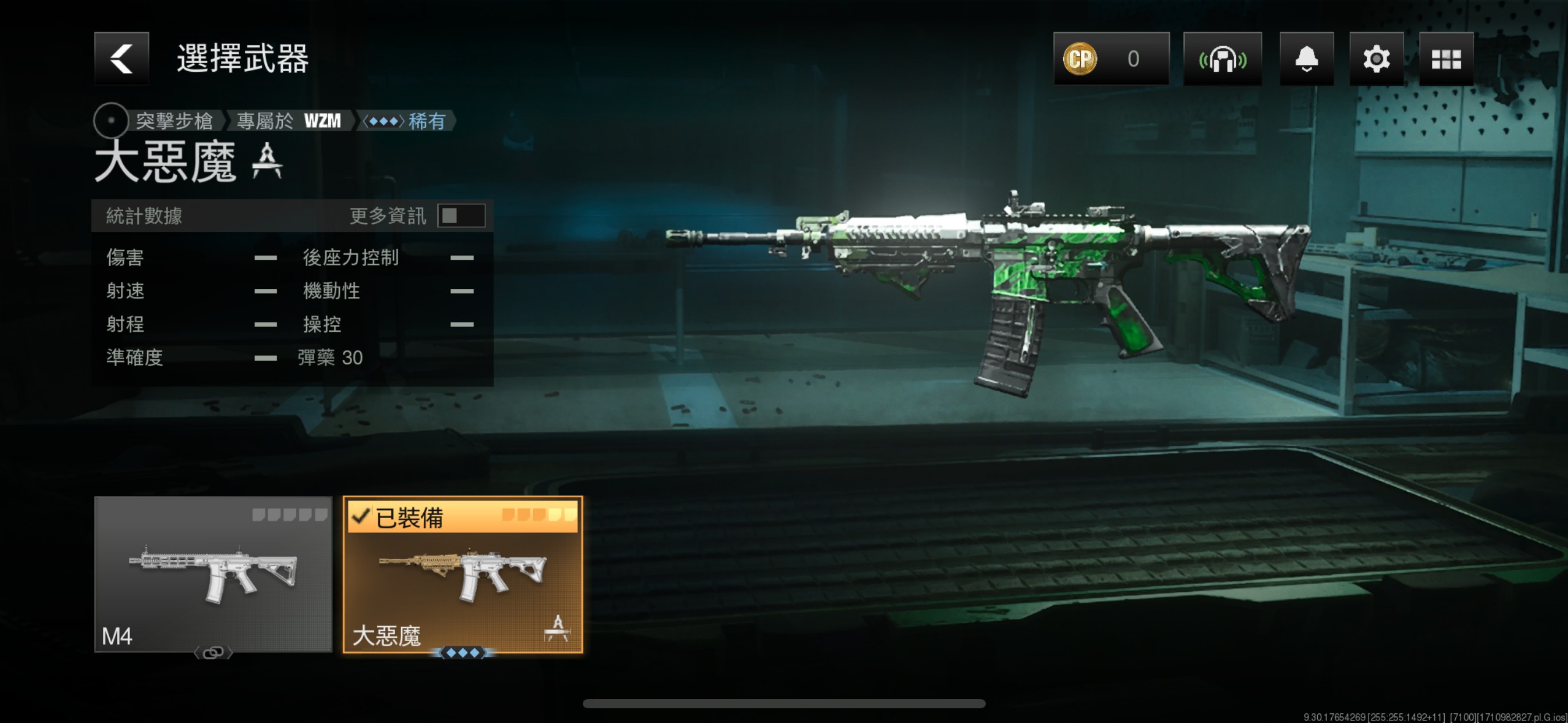Toggle the 更多資訊 stats switch
The image size is (1568, 723).
[x=461, y=216]
